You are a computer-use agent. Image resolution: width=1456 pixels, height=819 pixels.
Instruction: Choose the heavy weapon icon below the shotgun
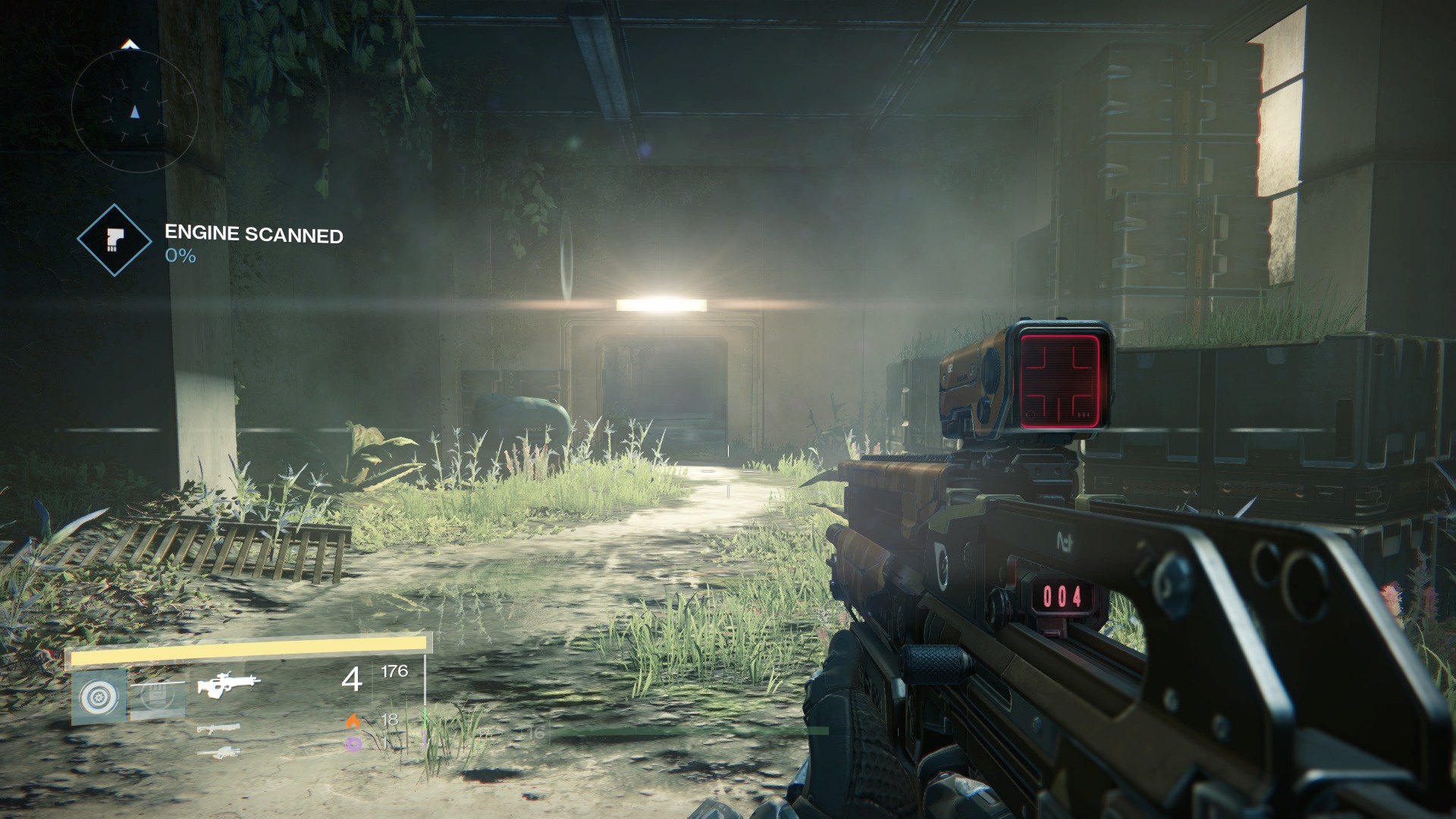click(x=218, y=752)
